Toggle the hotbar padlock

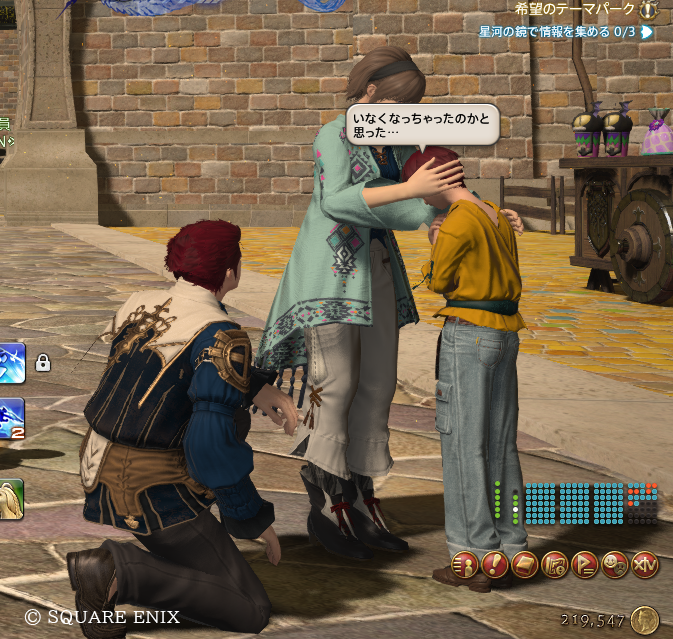coord(43,363)
